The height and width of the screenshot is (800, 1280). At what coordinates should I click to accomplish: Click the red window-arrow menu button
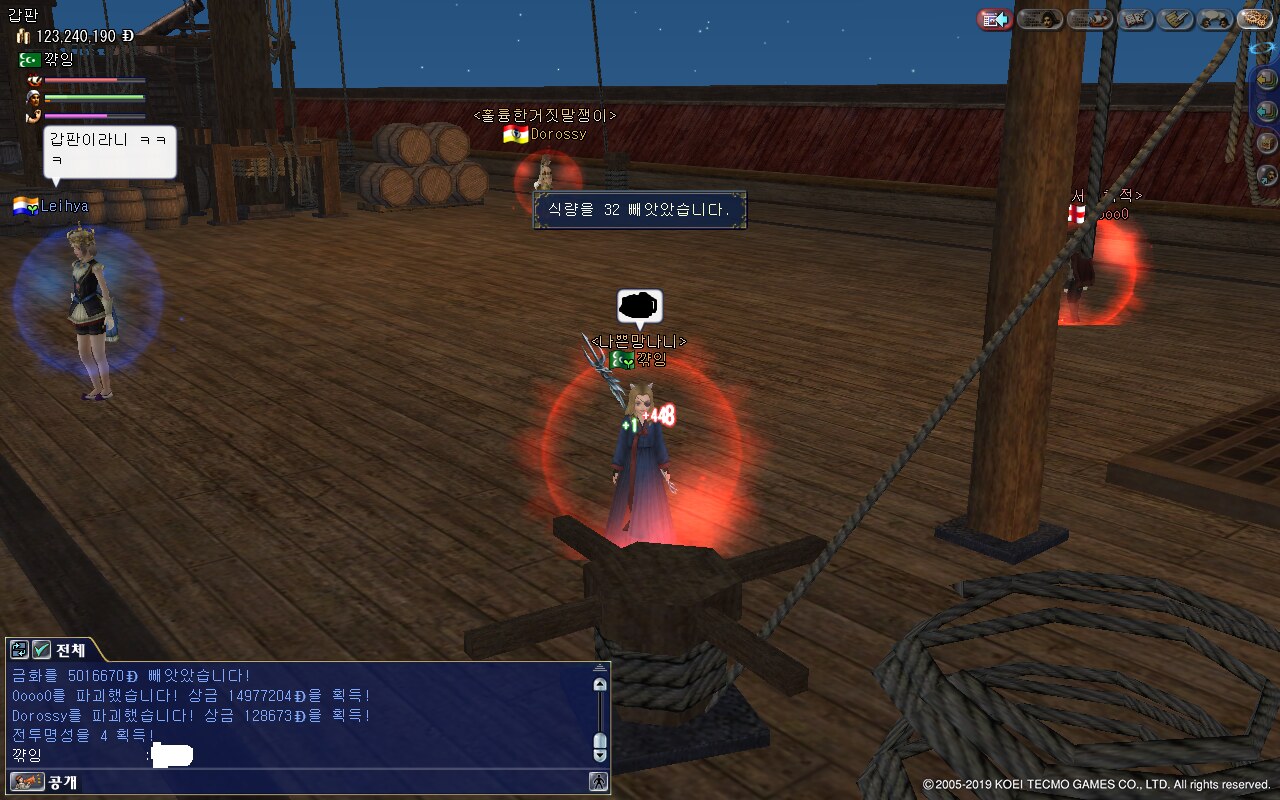994,19
